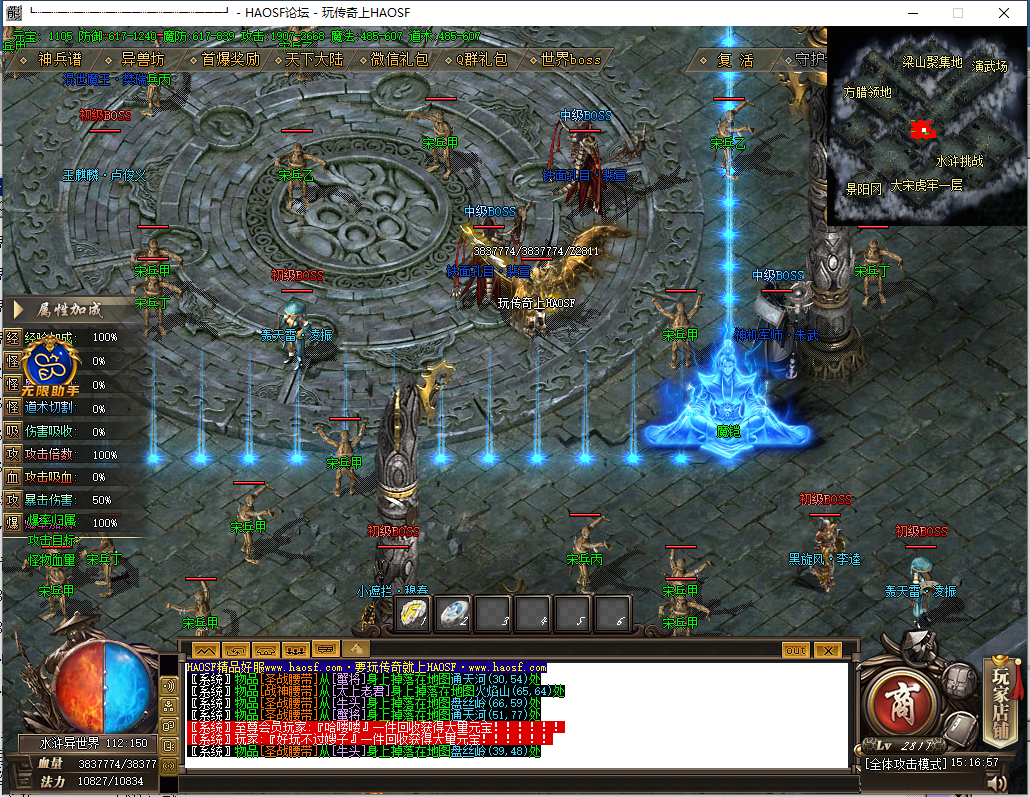
Task: Use the item in hotbar slot 2
Action: (x=454, y=613)
